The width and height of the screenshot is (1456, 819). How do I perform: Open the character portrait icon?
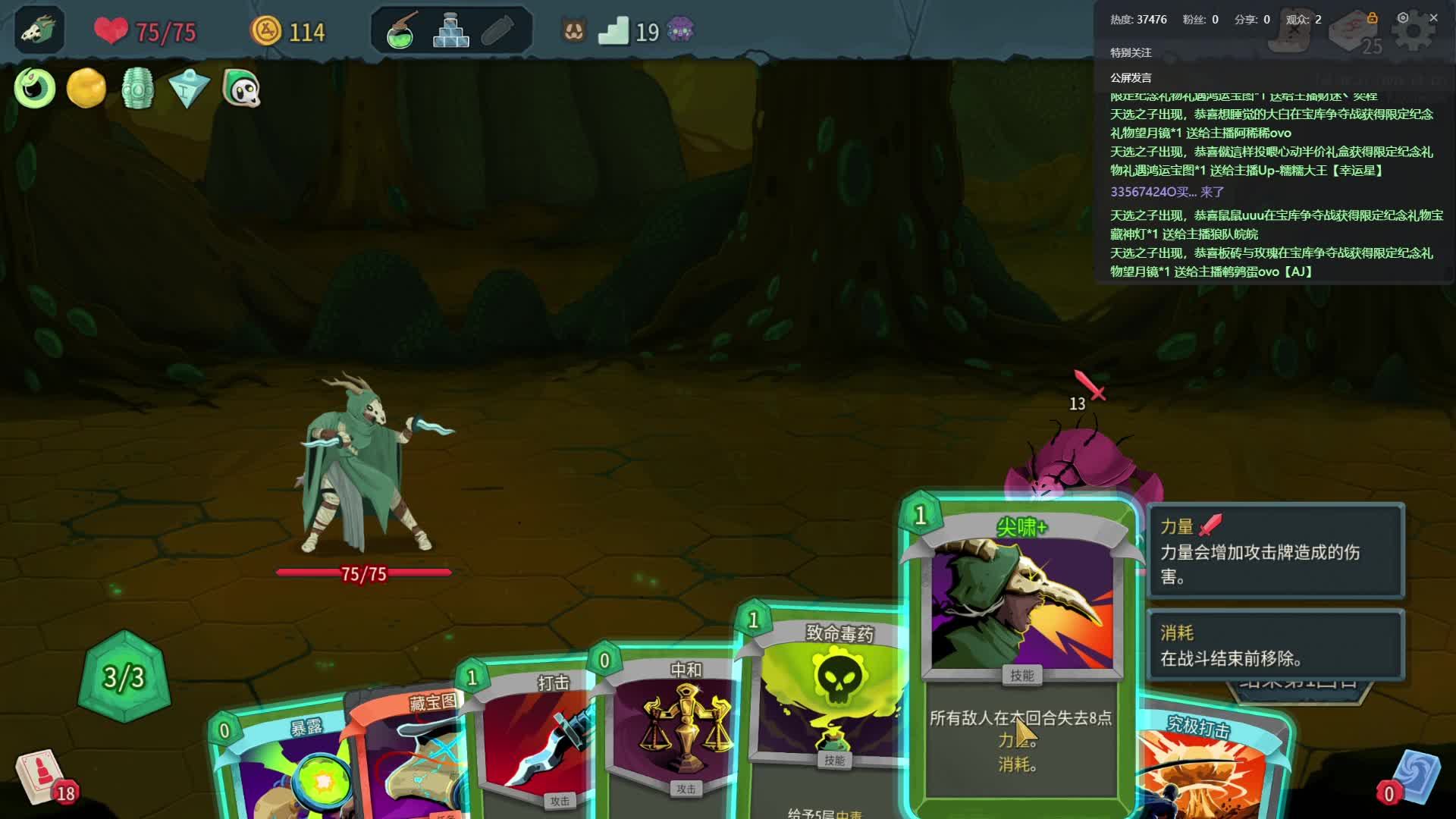tap(38, 30)
